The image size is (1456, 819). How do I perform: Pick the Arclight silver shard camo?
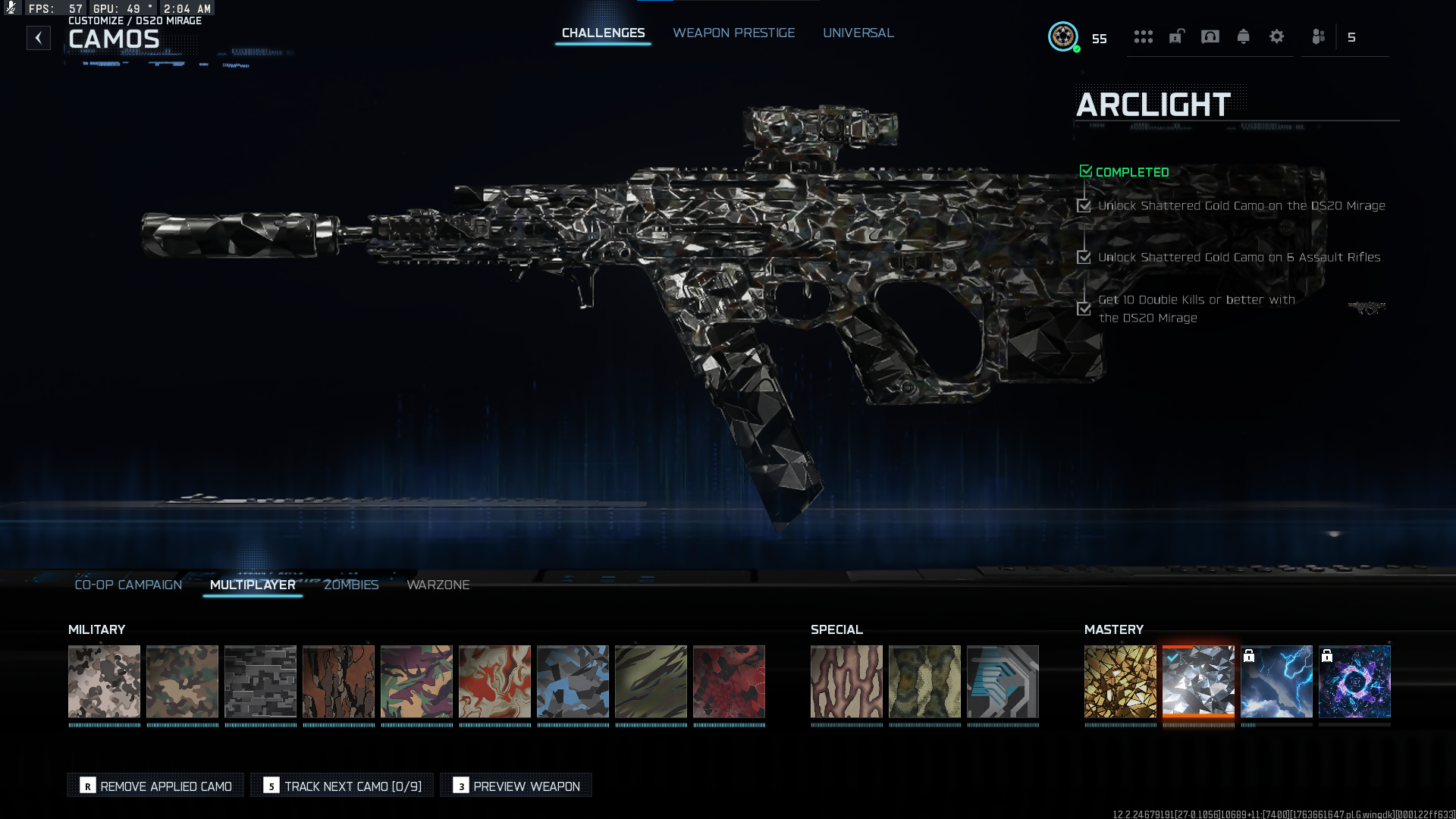coord(1198,681)
